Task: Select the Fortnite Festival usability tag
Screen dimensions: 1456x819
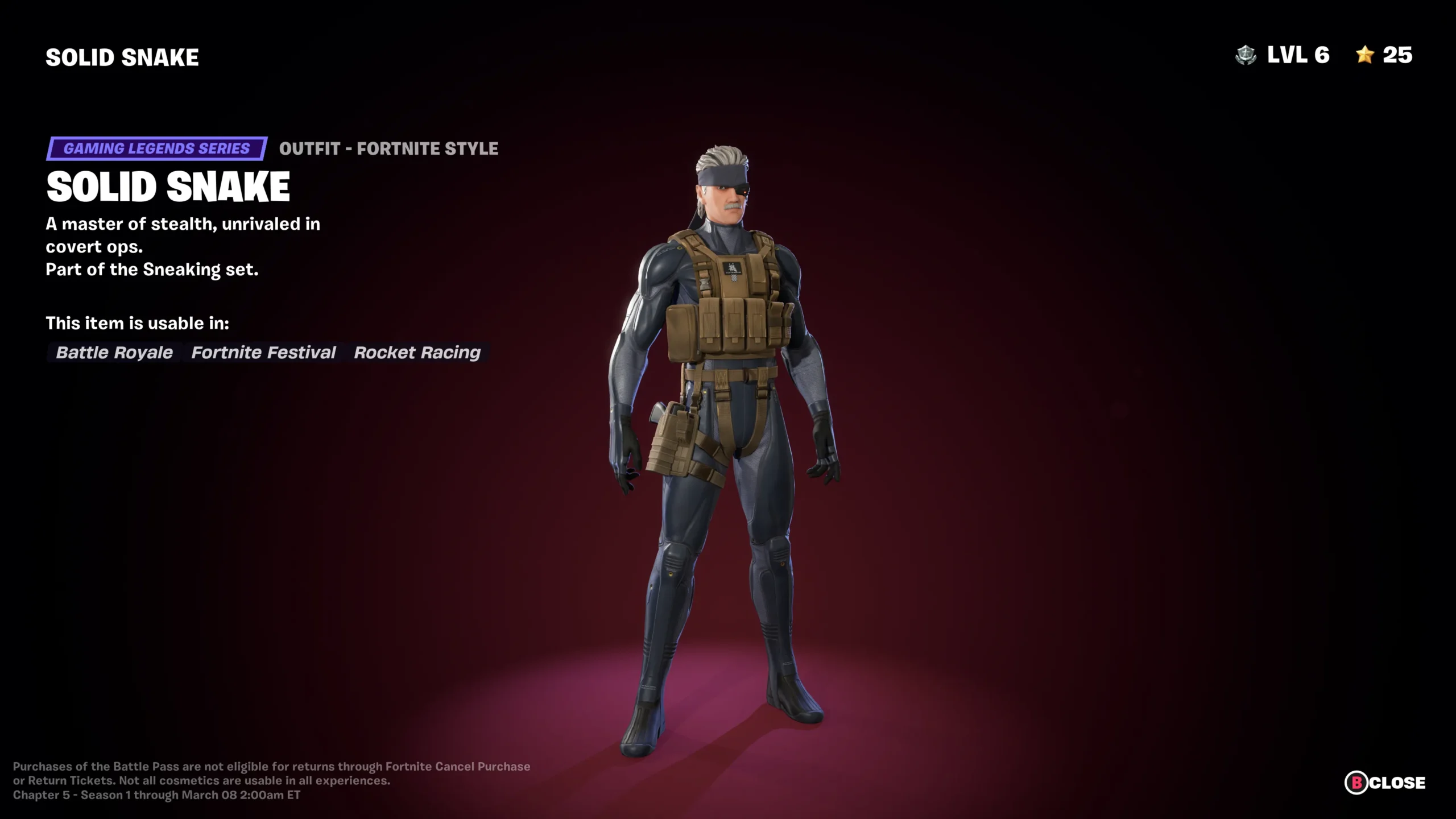Action: 263,353
